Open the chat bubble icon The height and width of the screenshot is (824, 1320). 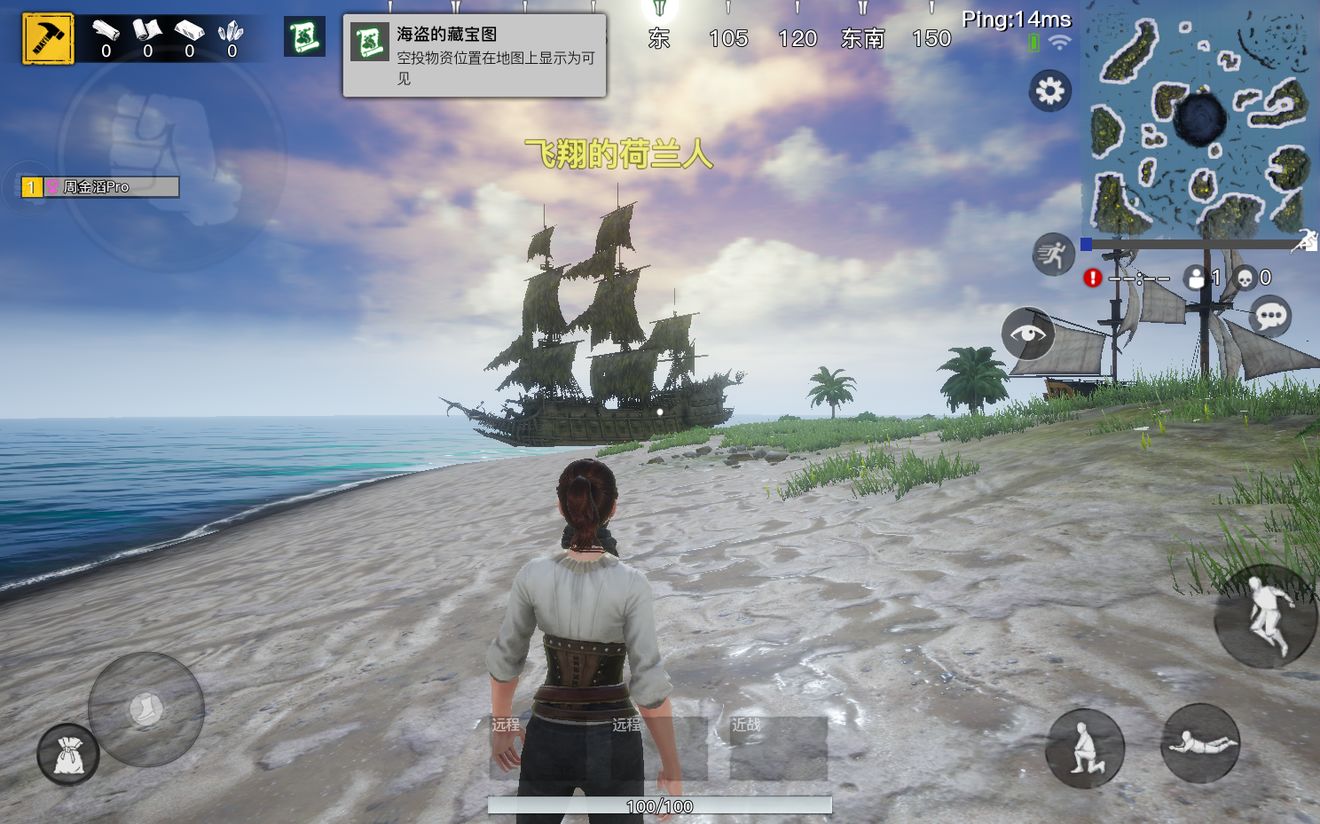coord(1273,317)
